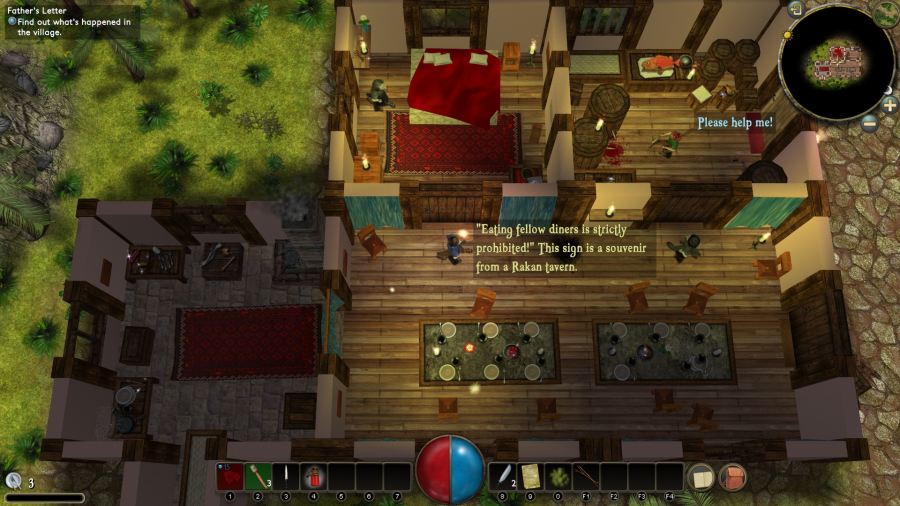Open the red backpack inventory button

click(x=732, y=477)
